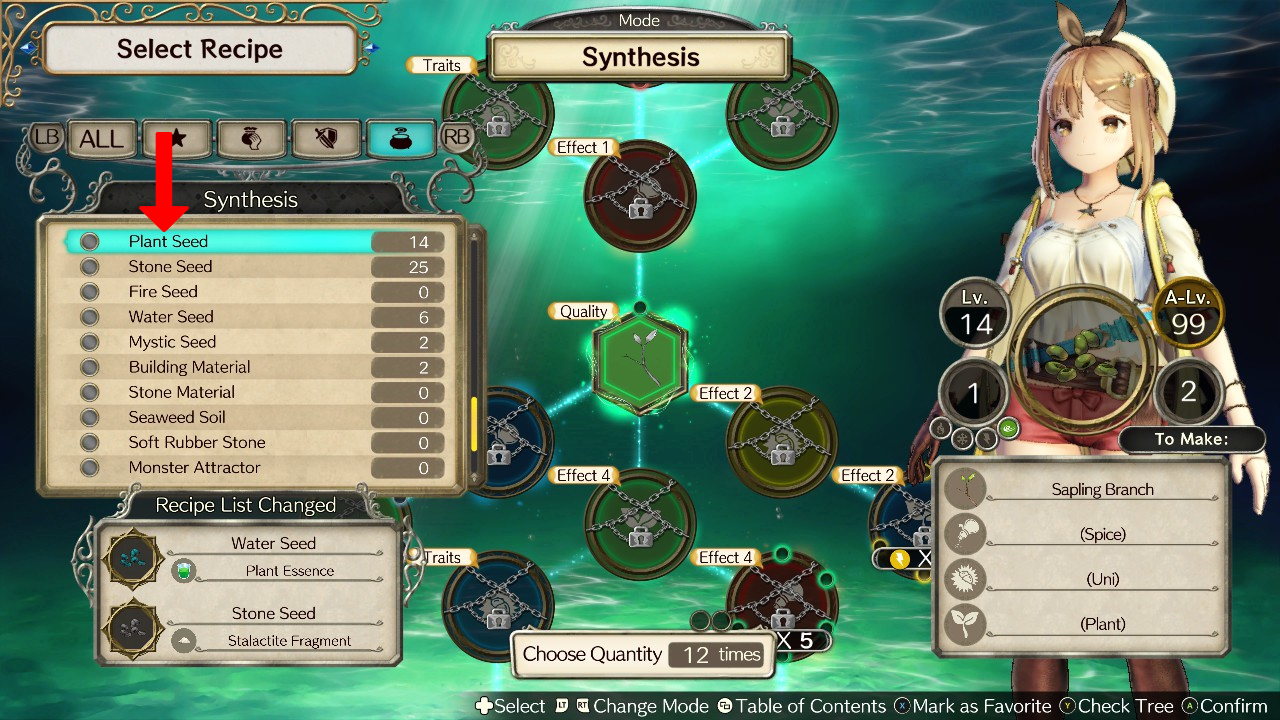This screenshot has height=720, width=1280.
Task: Select the sword and shield equipment filter
Action: [x=325, y=138]
